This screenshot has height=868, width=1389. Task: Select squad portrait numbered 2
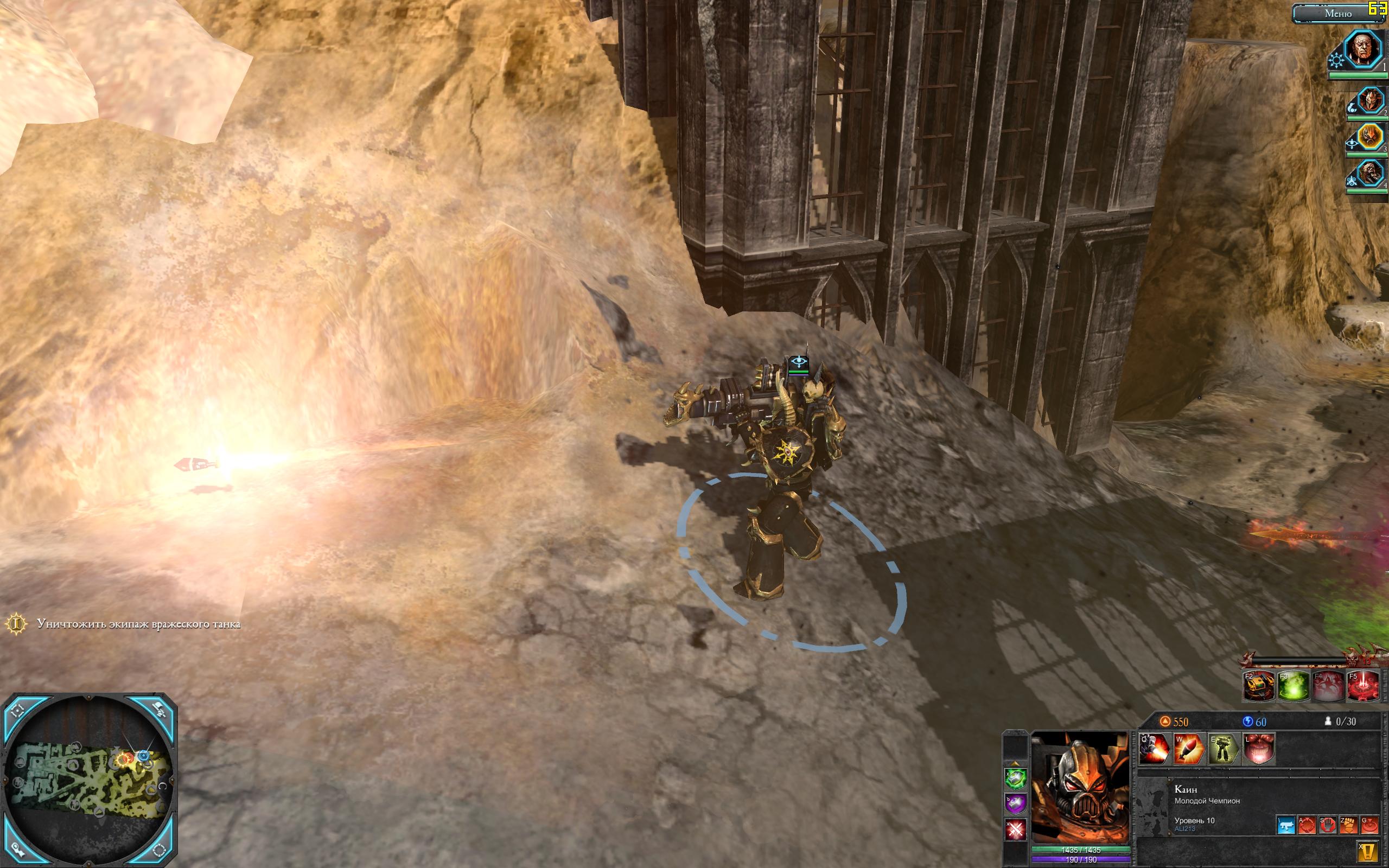(x=1369, y=101)
